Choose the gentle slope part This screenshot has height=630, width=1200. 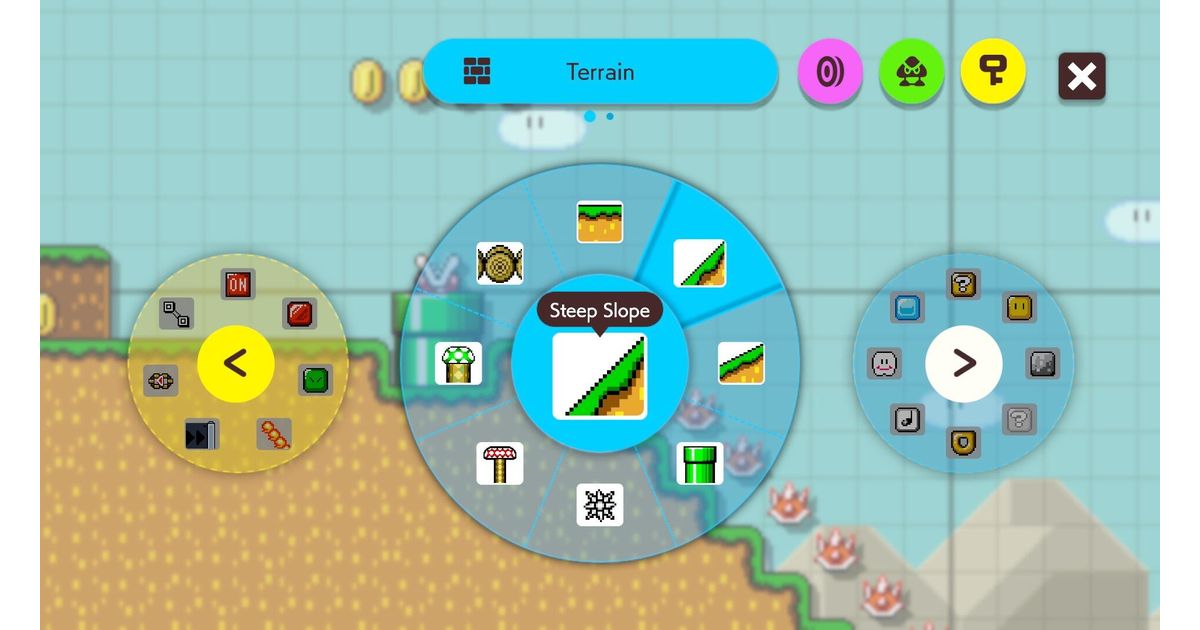pyautogui.click(x=741, y=363)
